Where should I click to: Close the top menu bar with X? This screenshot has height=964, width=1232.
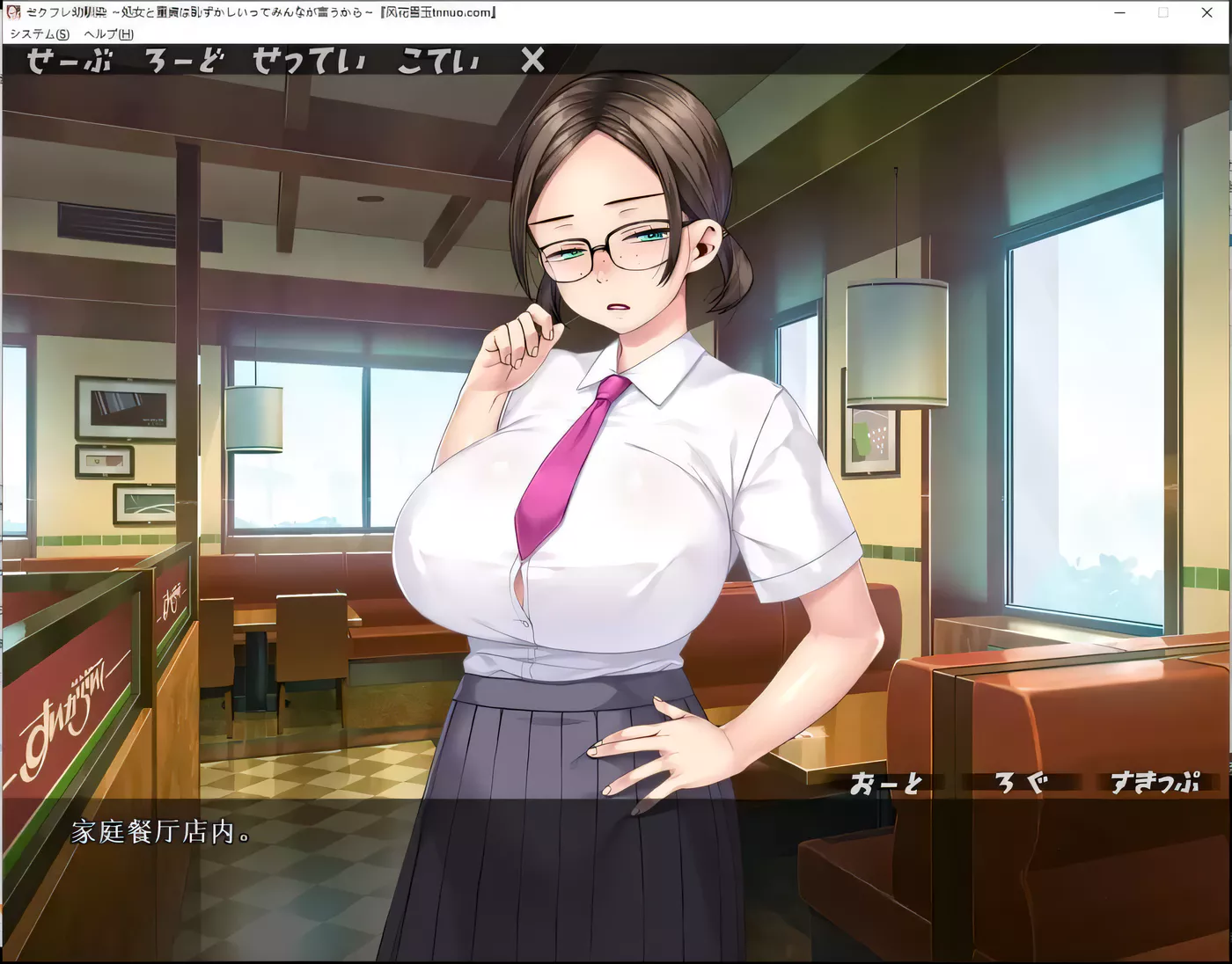tap(532, 60)
